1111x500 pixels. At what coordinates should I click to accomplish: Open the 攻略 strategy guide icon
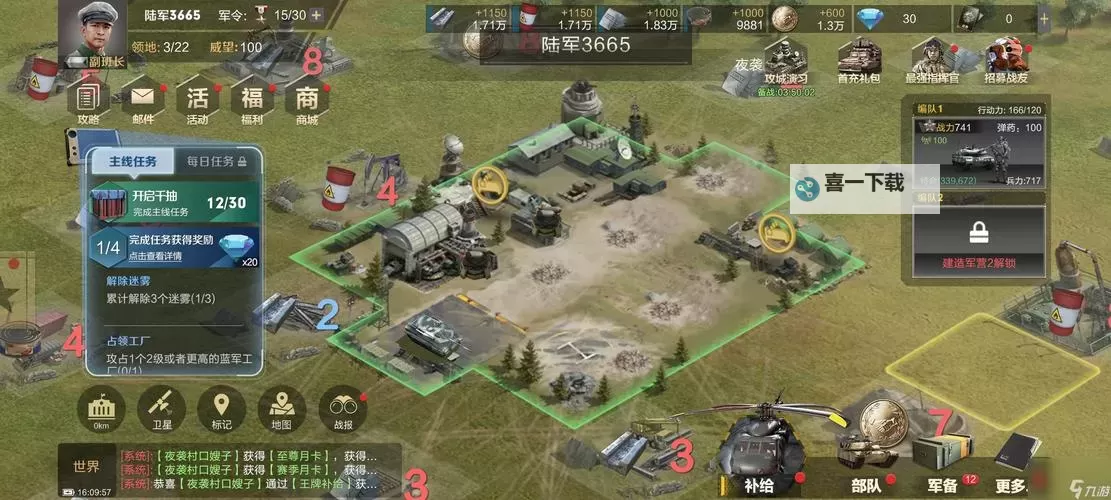[x=88, y=99]
